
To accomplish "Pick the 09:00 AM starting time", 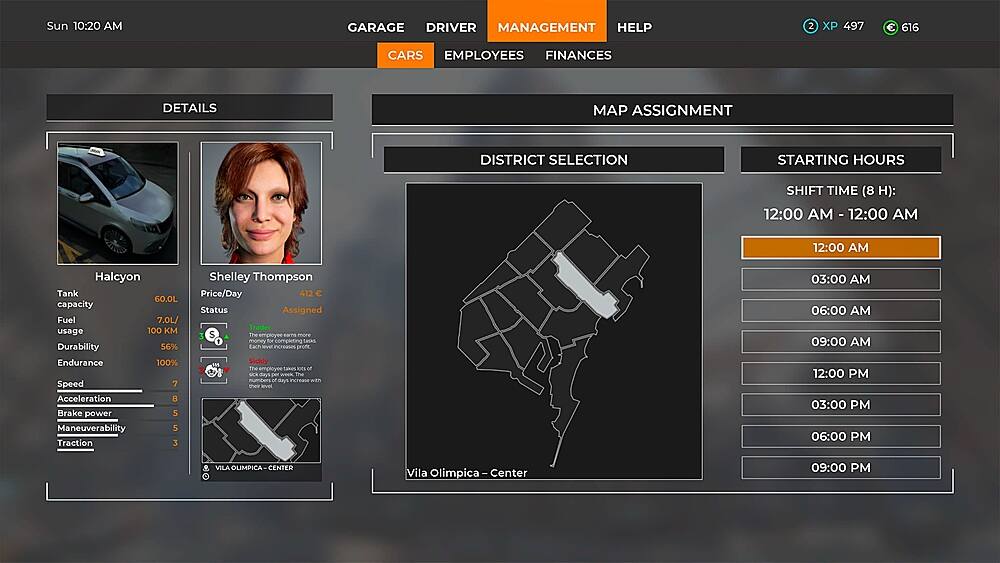I will pos(841,342).
